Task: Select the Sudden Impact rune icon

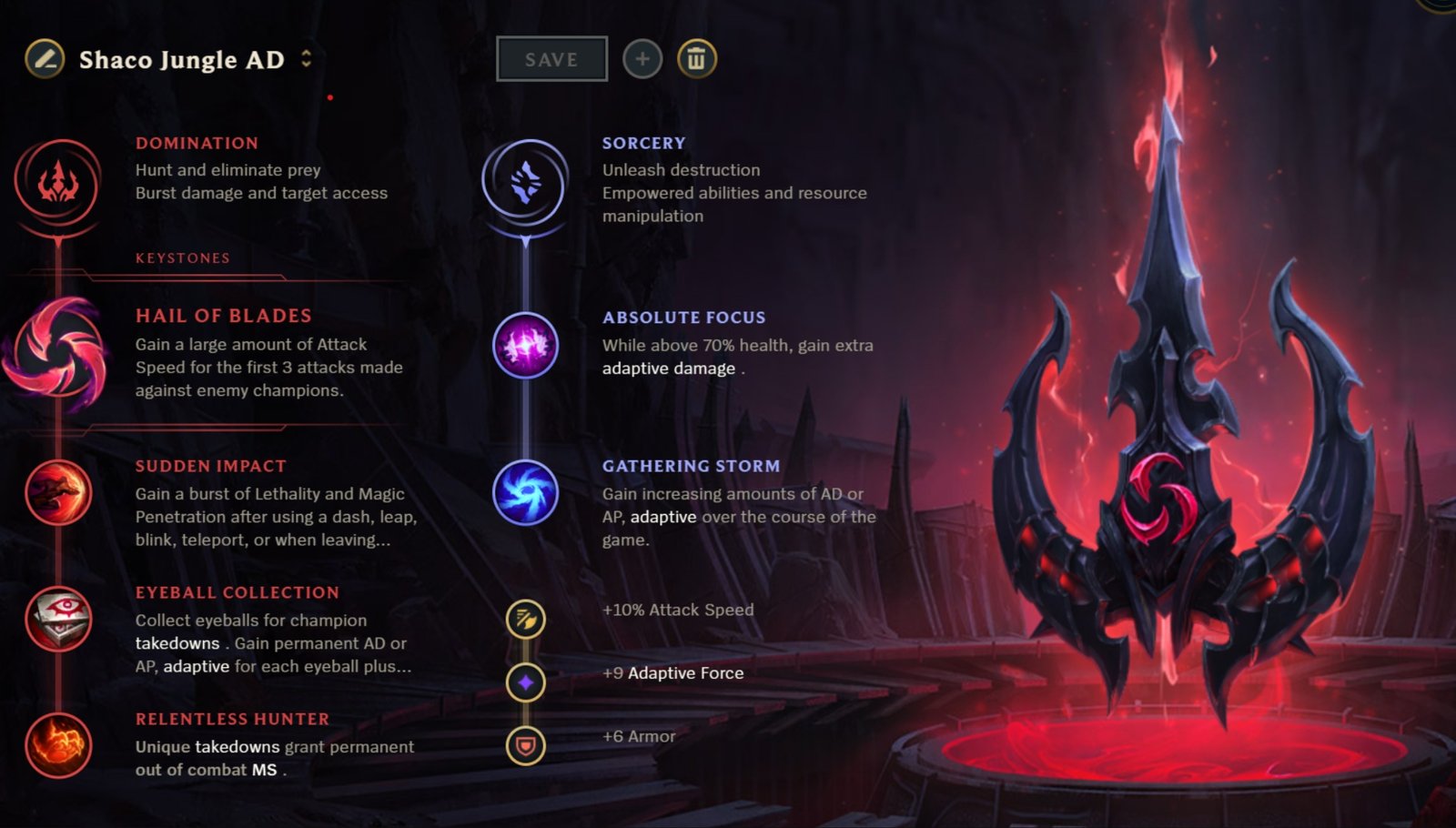Action: [59, 493]
